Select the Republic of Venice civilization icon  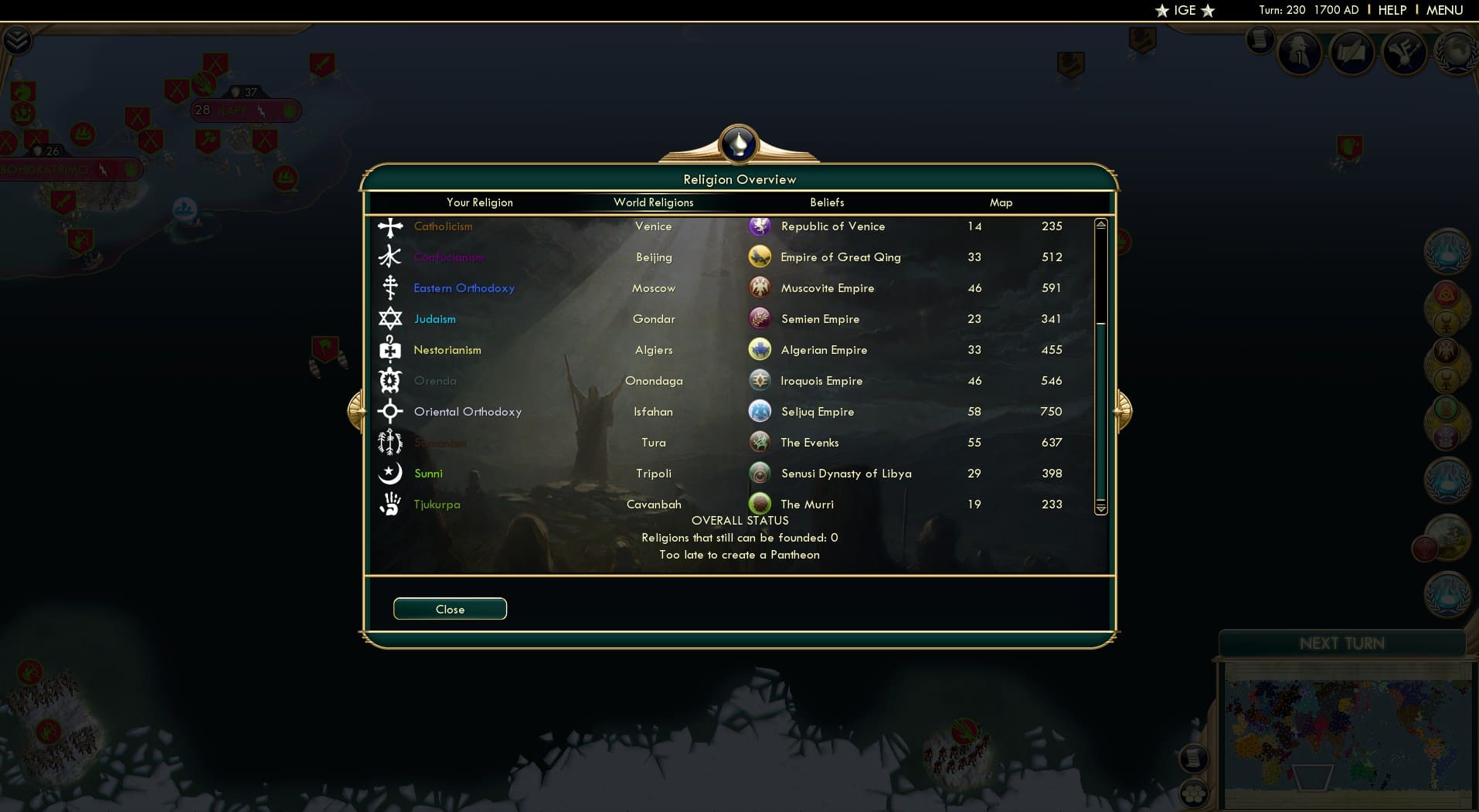click(761, 226)
